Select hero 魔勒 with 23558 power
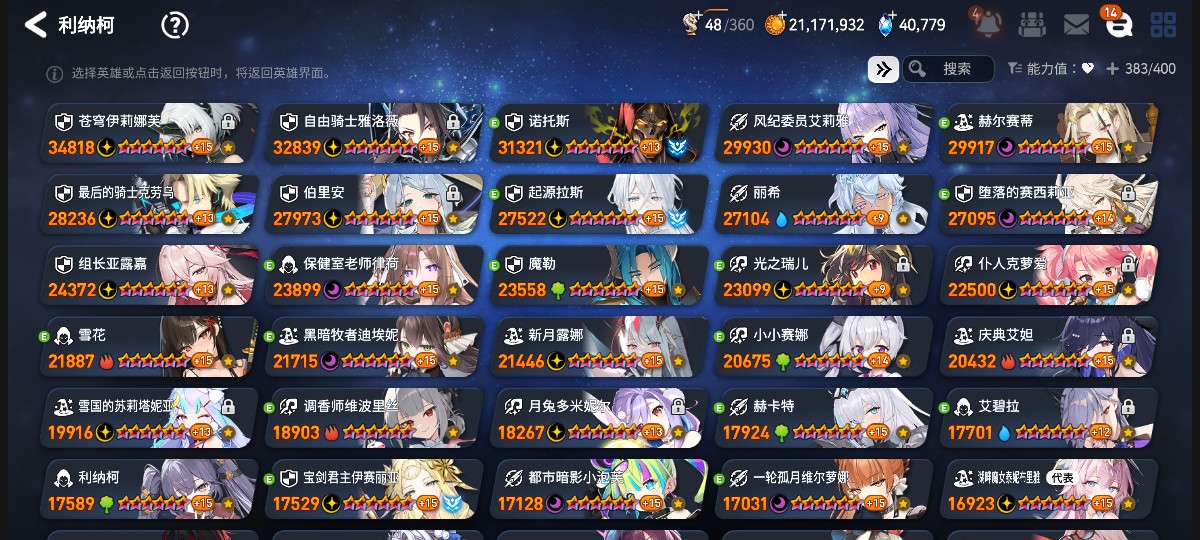This screenshot has width=1200, height=540. coord(600,276)
